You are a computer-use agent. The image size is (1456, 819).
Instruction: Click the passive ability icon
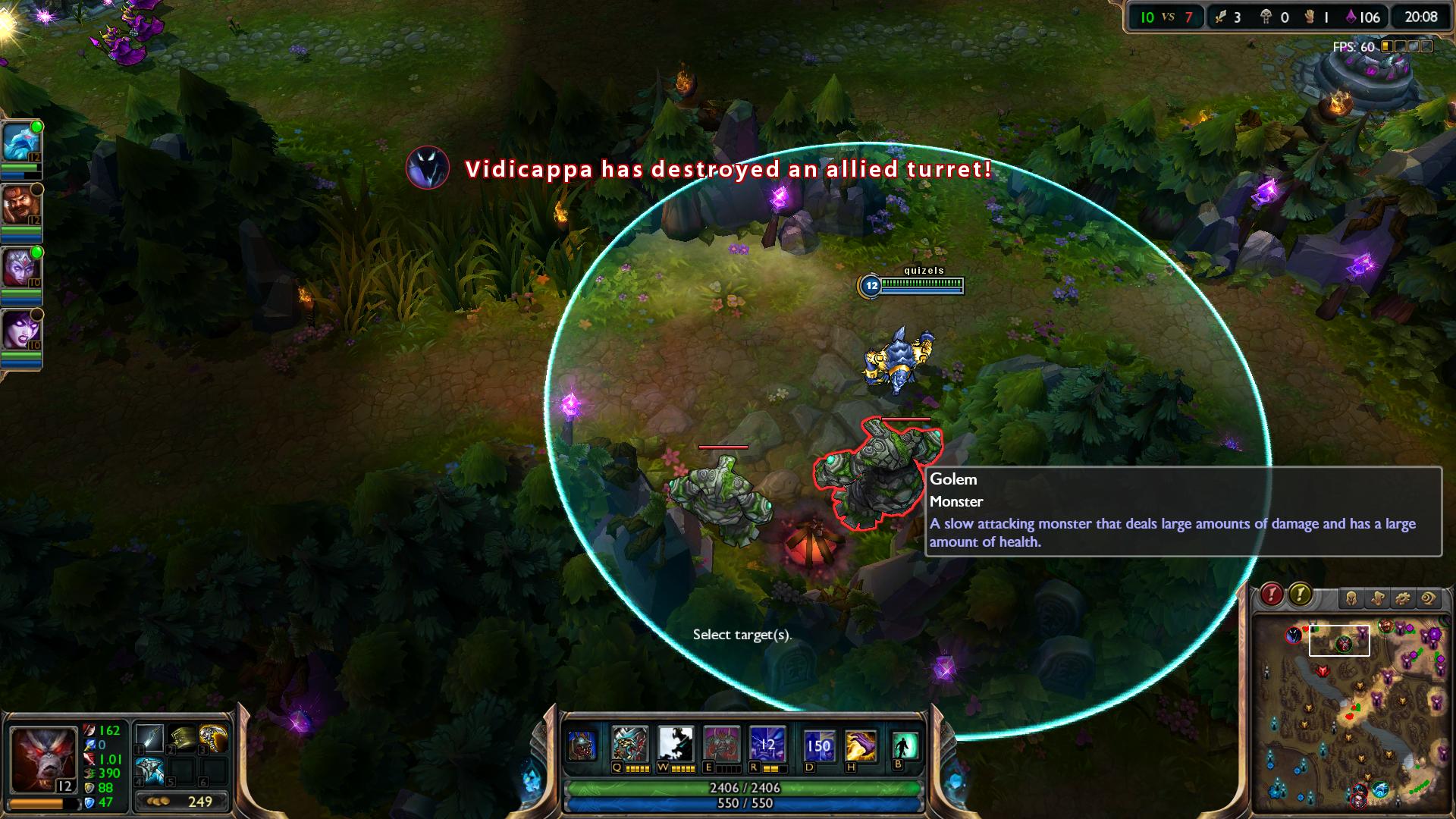pyautogui.click(x=582, y=745)
